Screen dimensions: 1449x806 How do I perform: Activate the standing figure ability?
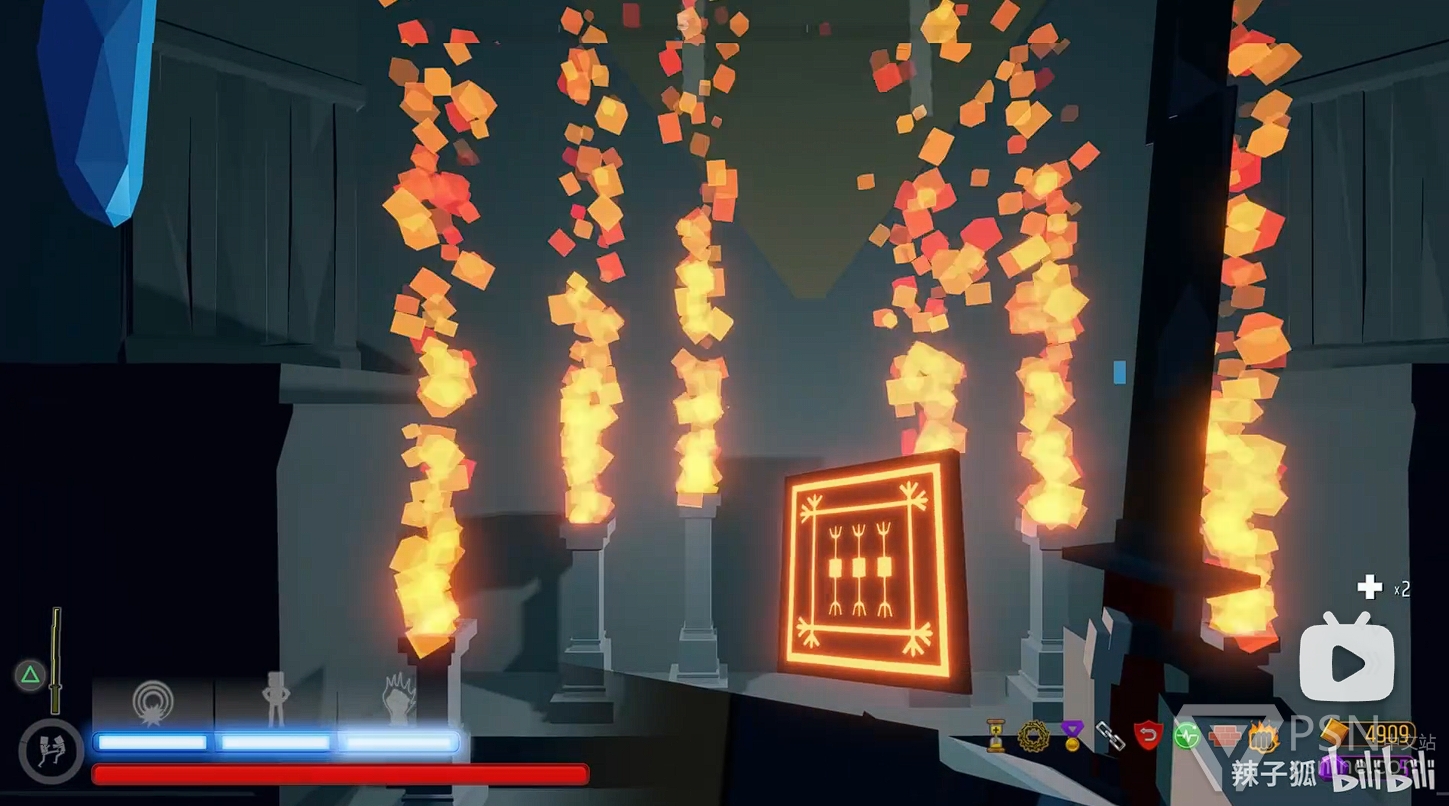pos(275,697)
